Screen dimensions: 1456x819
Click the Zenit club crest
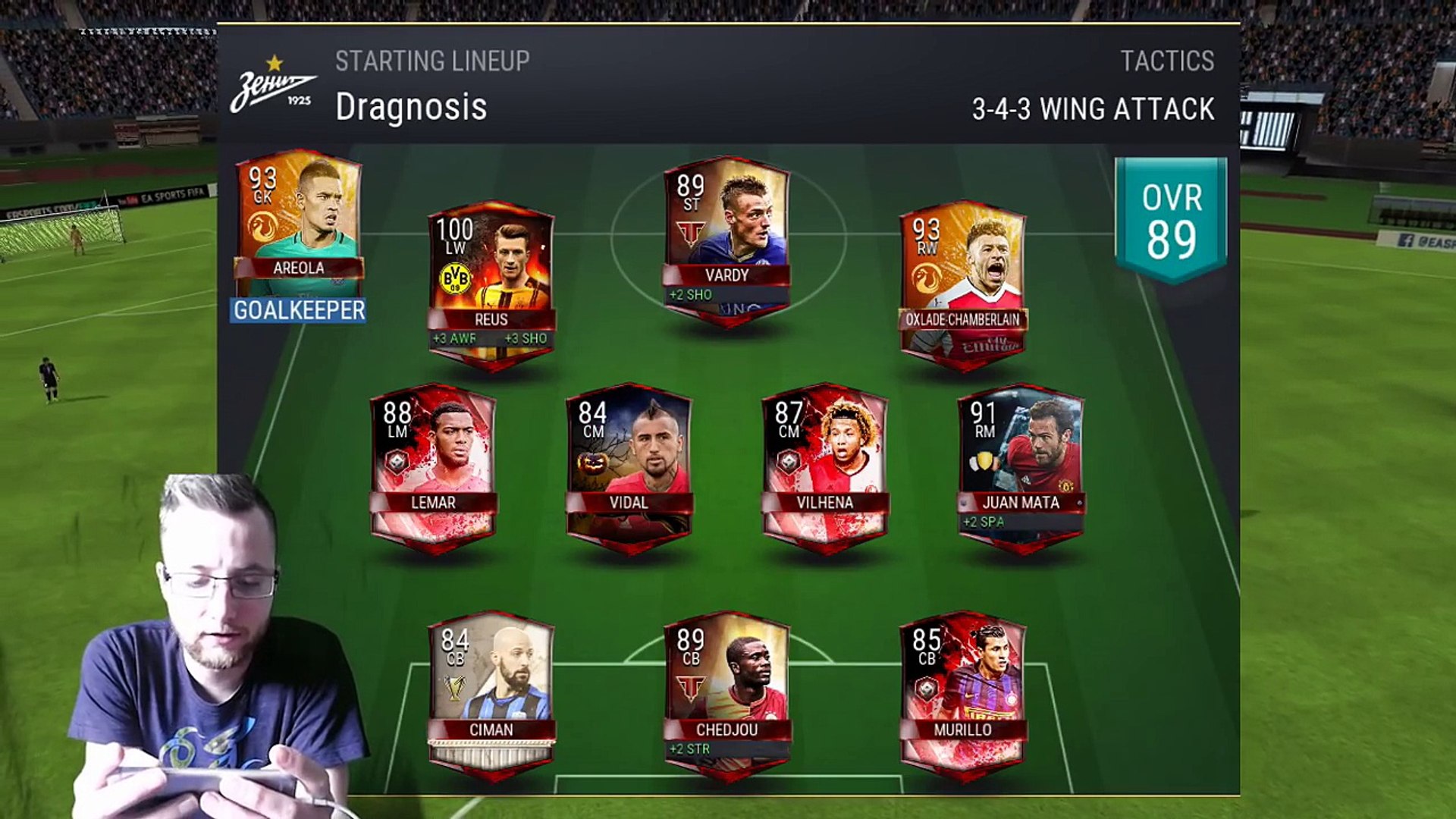(273, 87)
